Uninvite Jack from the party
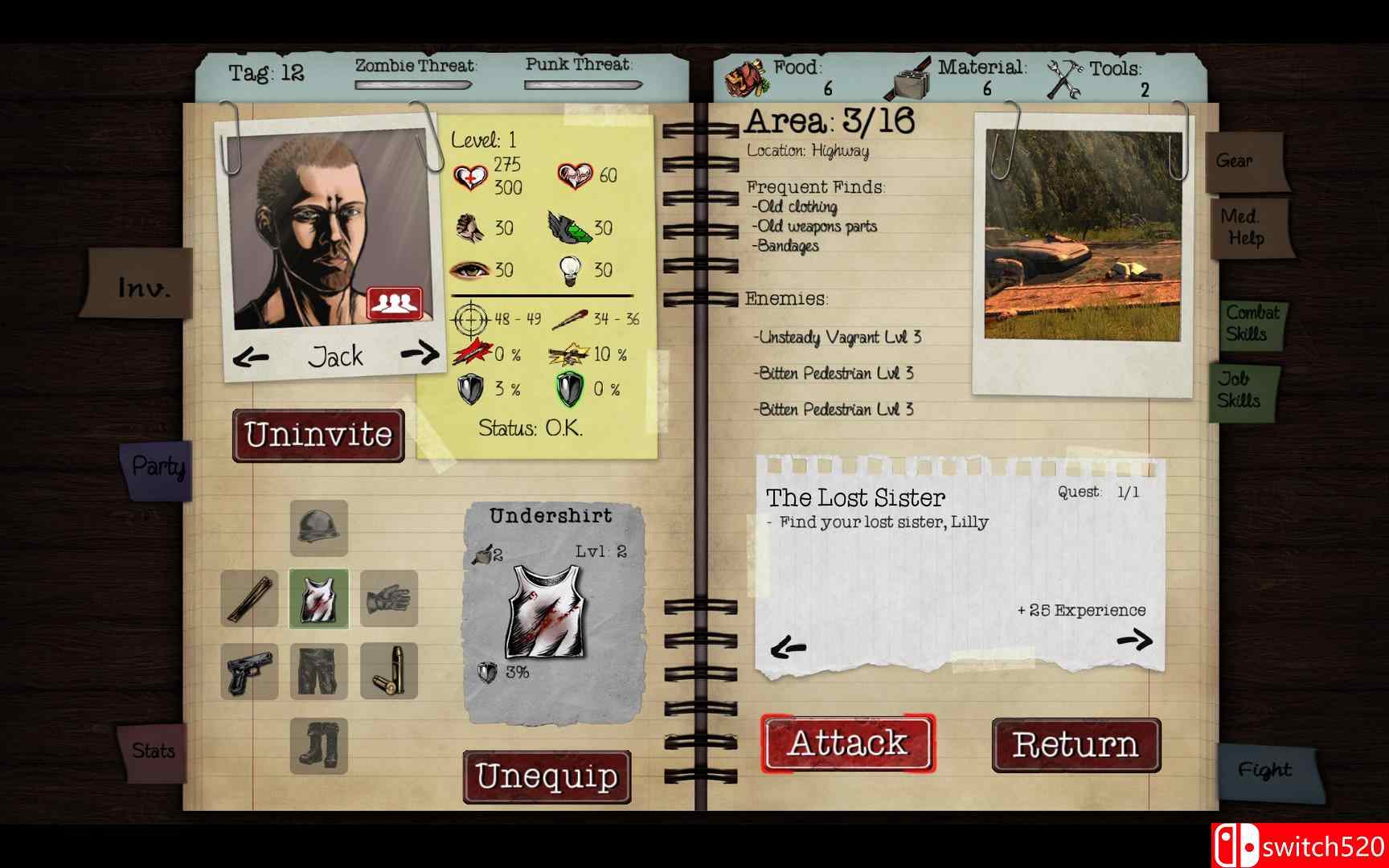This screenshot has height=868, width=1389. (x=318, y=435)
